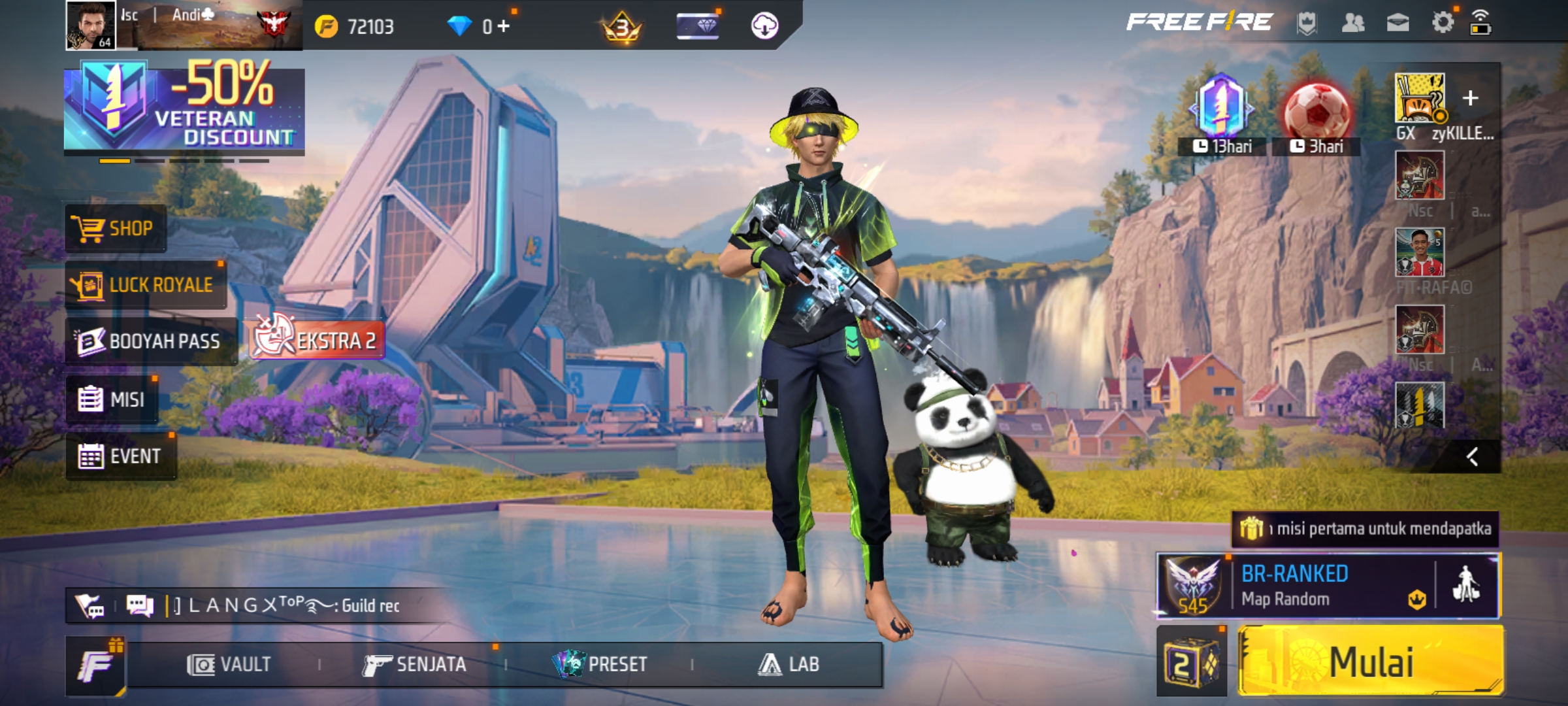Tap the Ekstra 2 bonus button
Screen dimensions: 1568x706
point(317,340)
